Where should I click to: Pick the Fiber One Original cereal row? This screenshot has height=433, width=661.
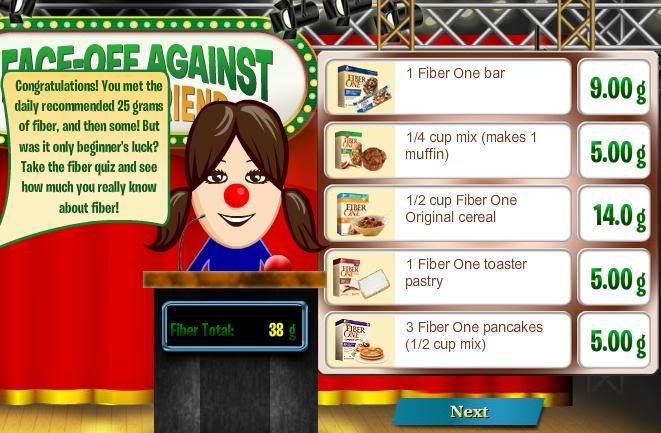[447, 214]
